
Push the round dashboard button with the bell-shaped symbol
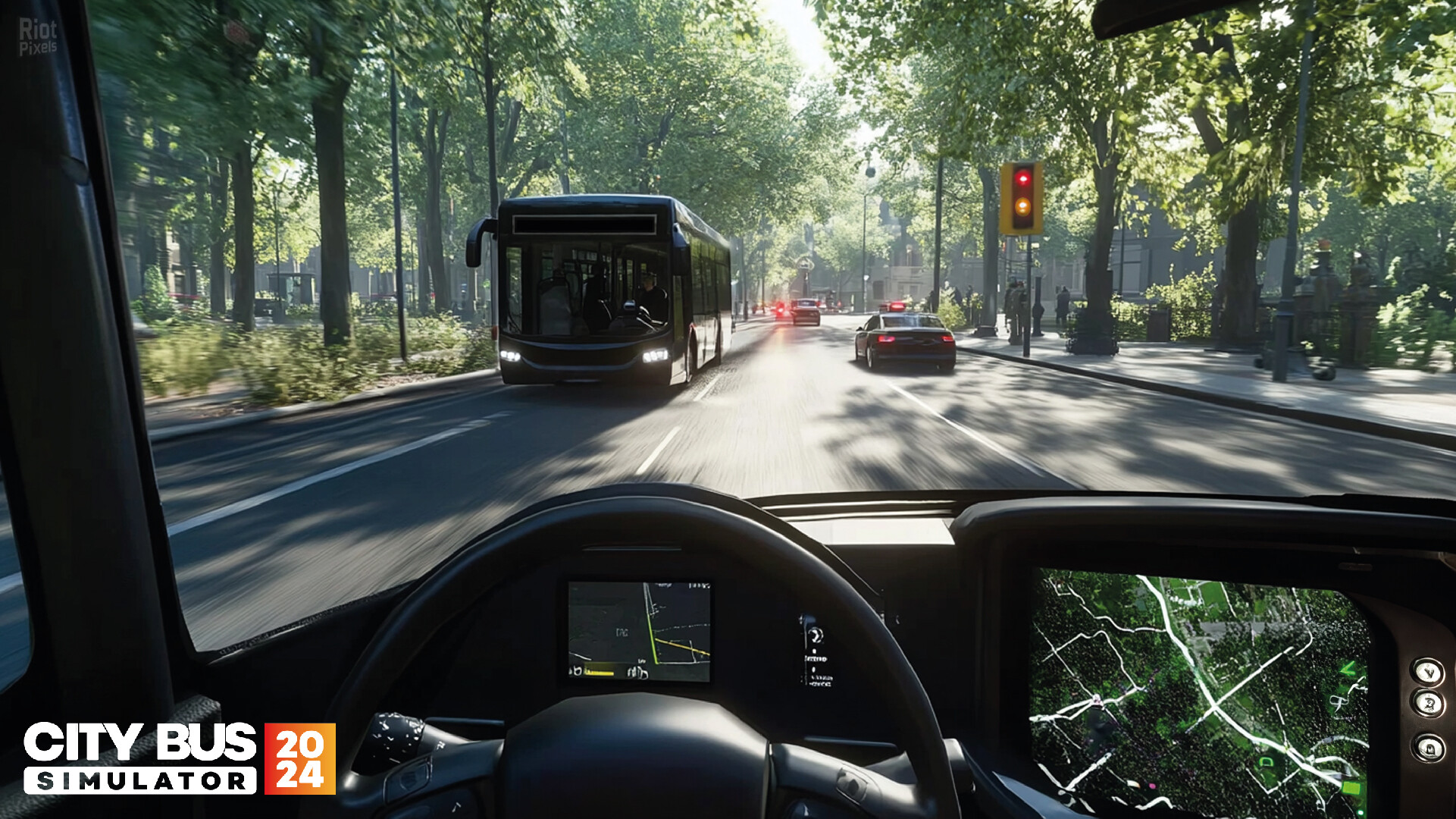point(1429,748)
